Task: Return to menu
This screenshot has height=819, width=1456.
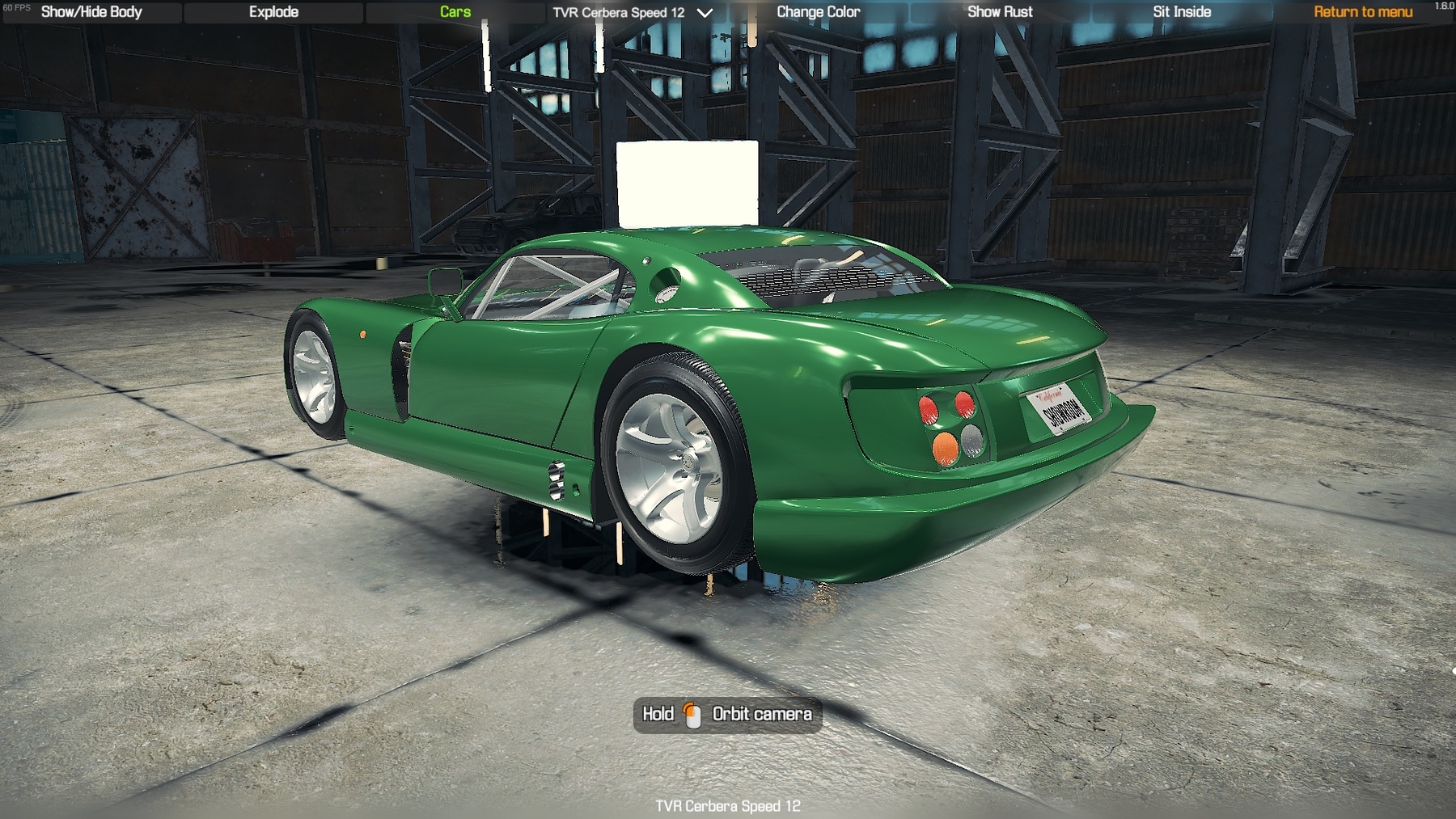Action: [x=1363, y=12]
